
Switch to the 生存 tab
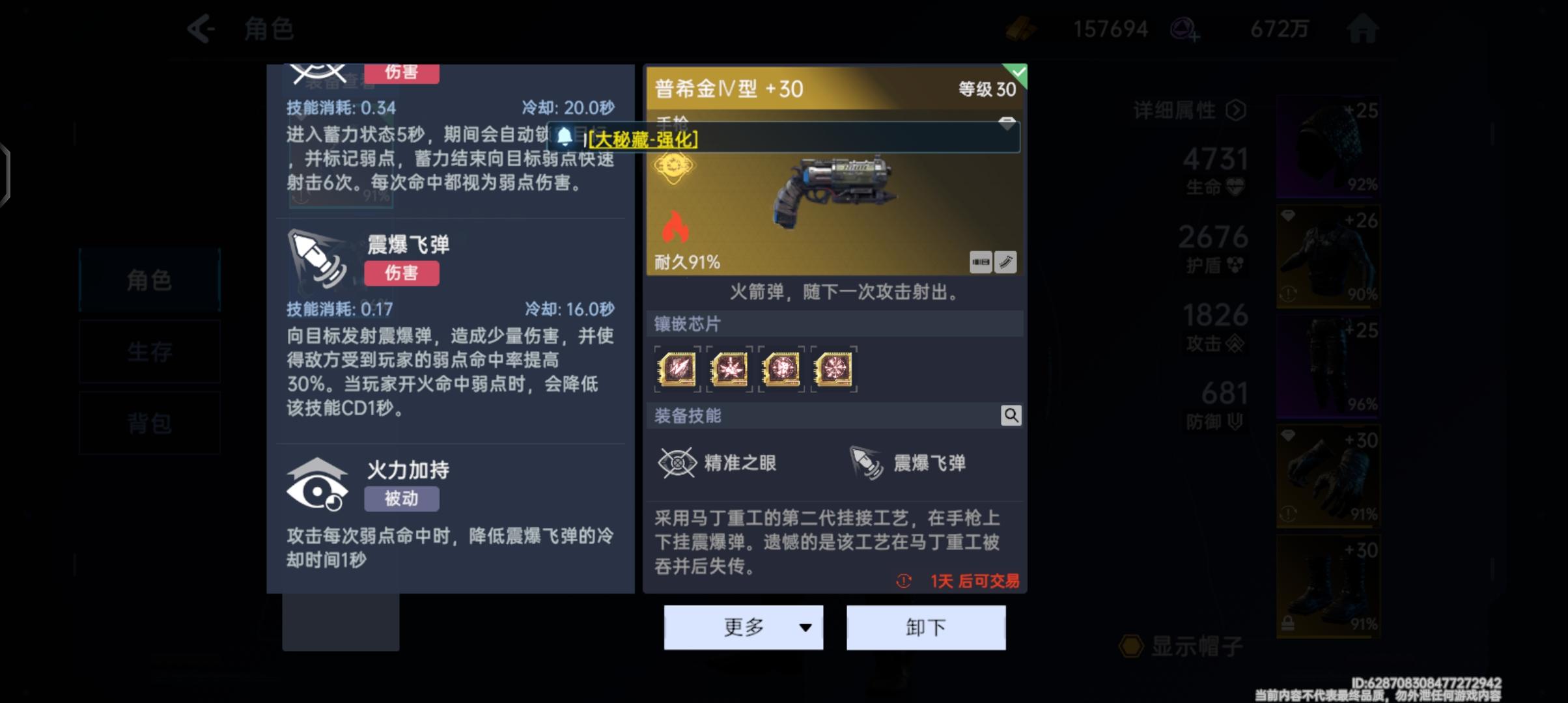click(148, 351)
